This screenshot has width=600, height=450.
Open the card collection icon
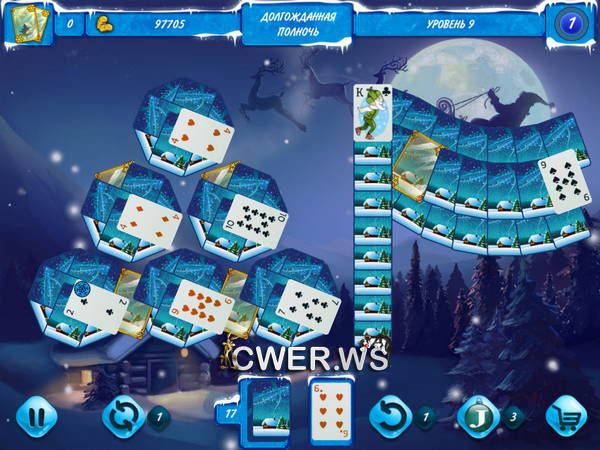pos(27,22)
